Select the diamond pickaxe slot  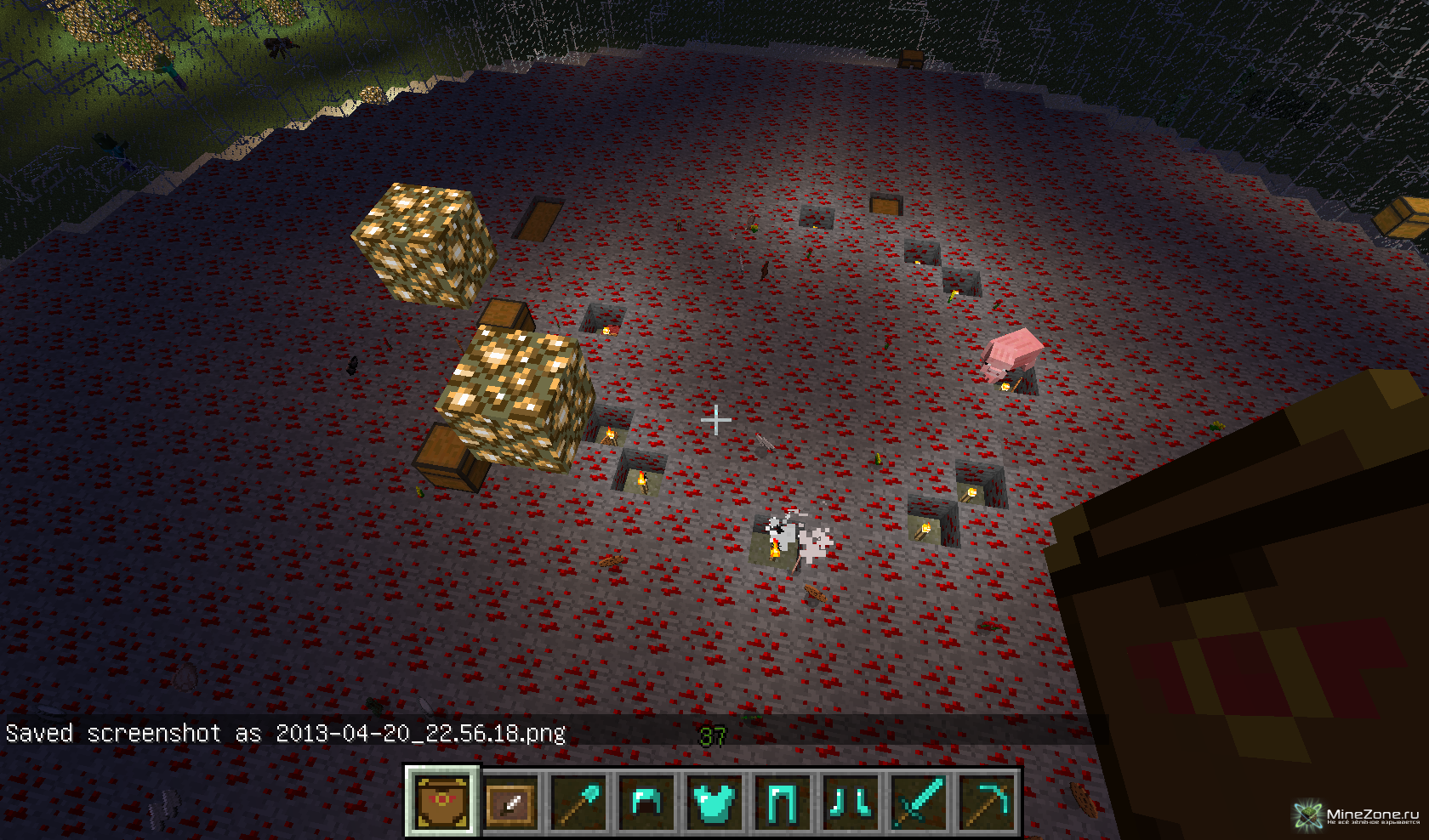[986, 802]
